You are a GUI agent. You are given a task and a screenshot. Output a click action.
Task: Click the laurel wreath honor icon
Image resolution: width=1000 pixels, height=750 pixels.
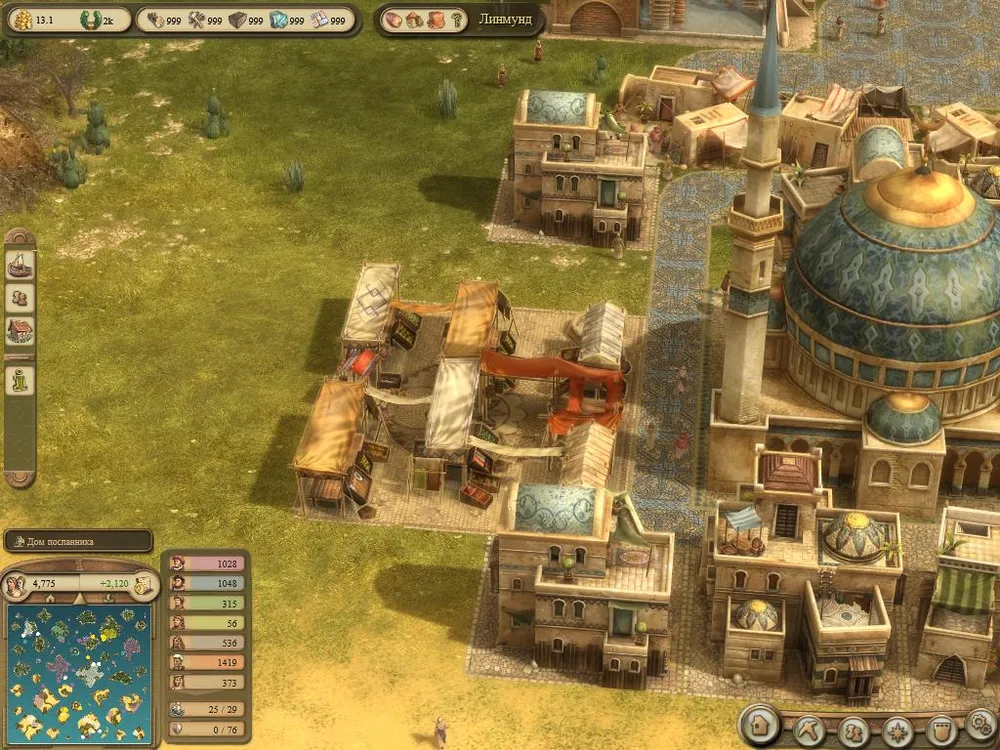tap(91, 19)
